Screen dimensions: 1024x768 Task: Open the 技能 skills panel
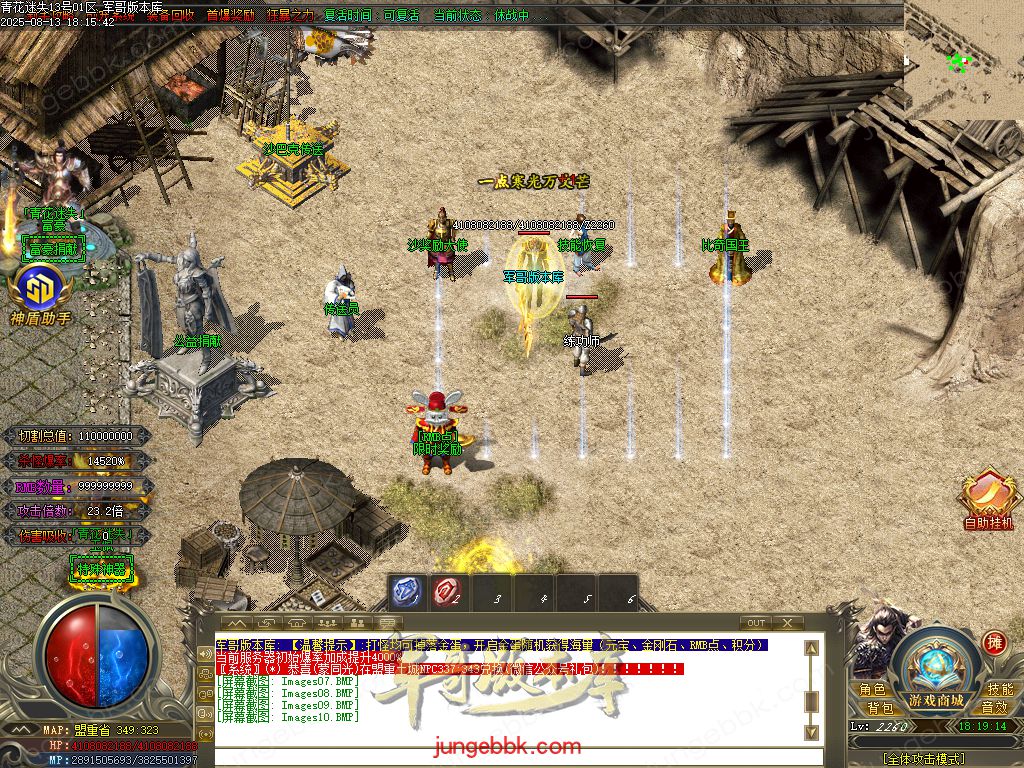pyautogui.click(x=999, y=690)
